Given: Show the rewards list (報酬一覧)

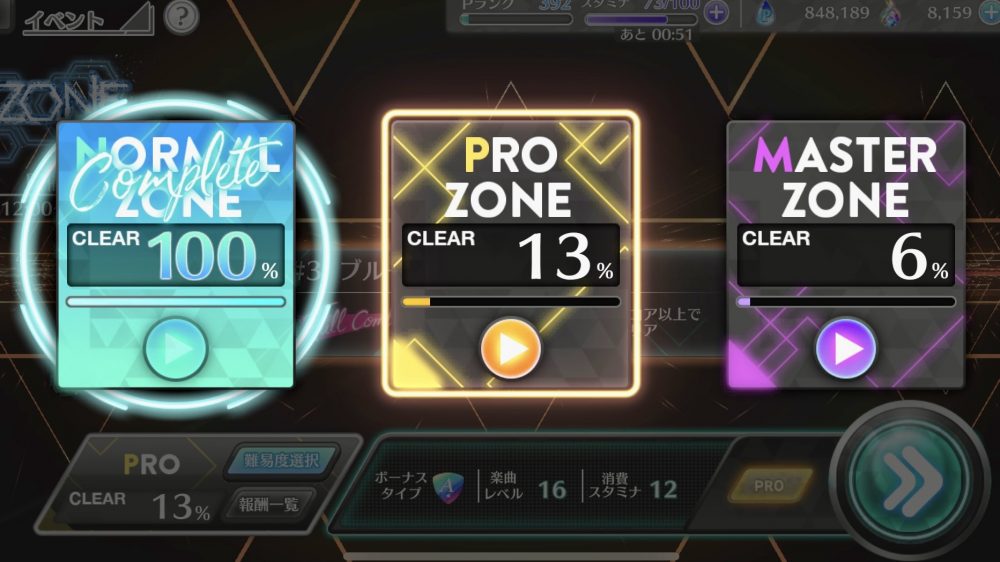Looking at the screenshot, I should coord(271,504).
